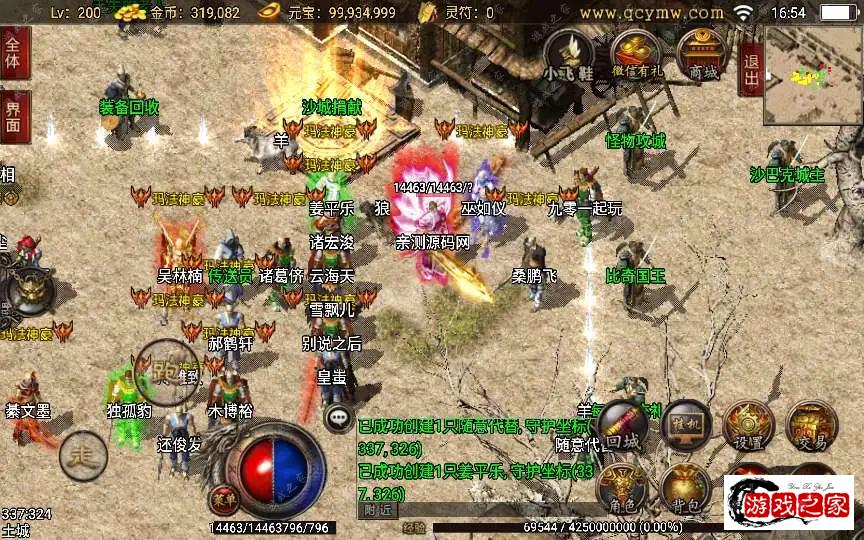Open the chat speech-bubble icon
Screen dimensions: 864x540
coord(340,418)
